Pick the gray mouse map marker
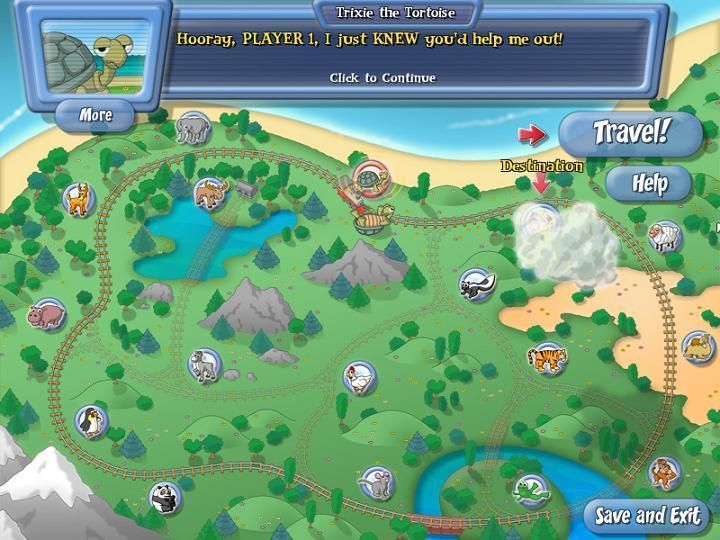Image resolution: width=720 pixels, height=540 pixels. point(374,482)
